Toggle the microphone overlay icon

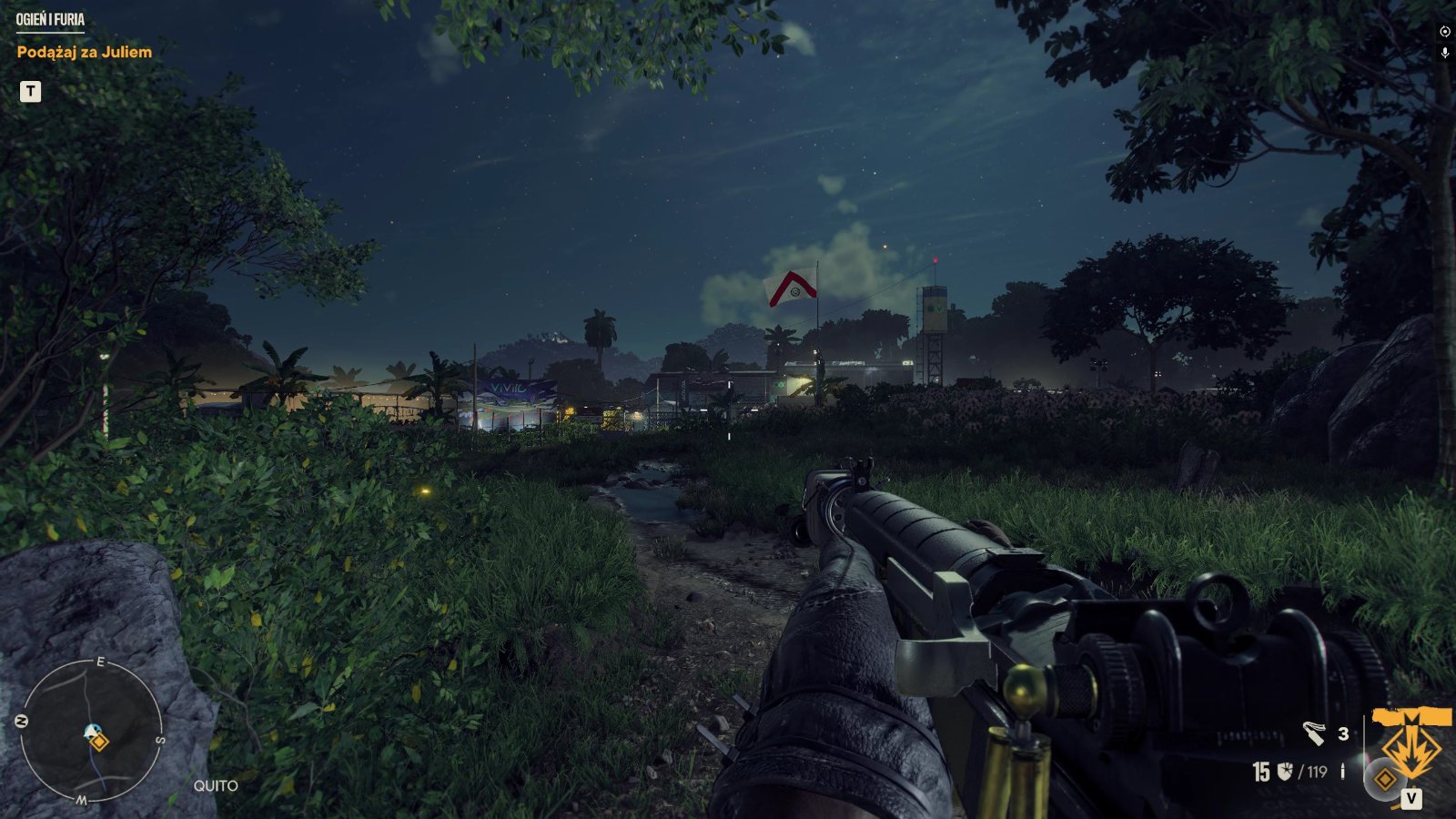[1444, 53]
